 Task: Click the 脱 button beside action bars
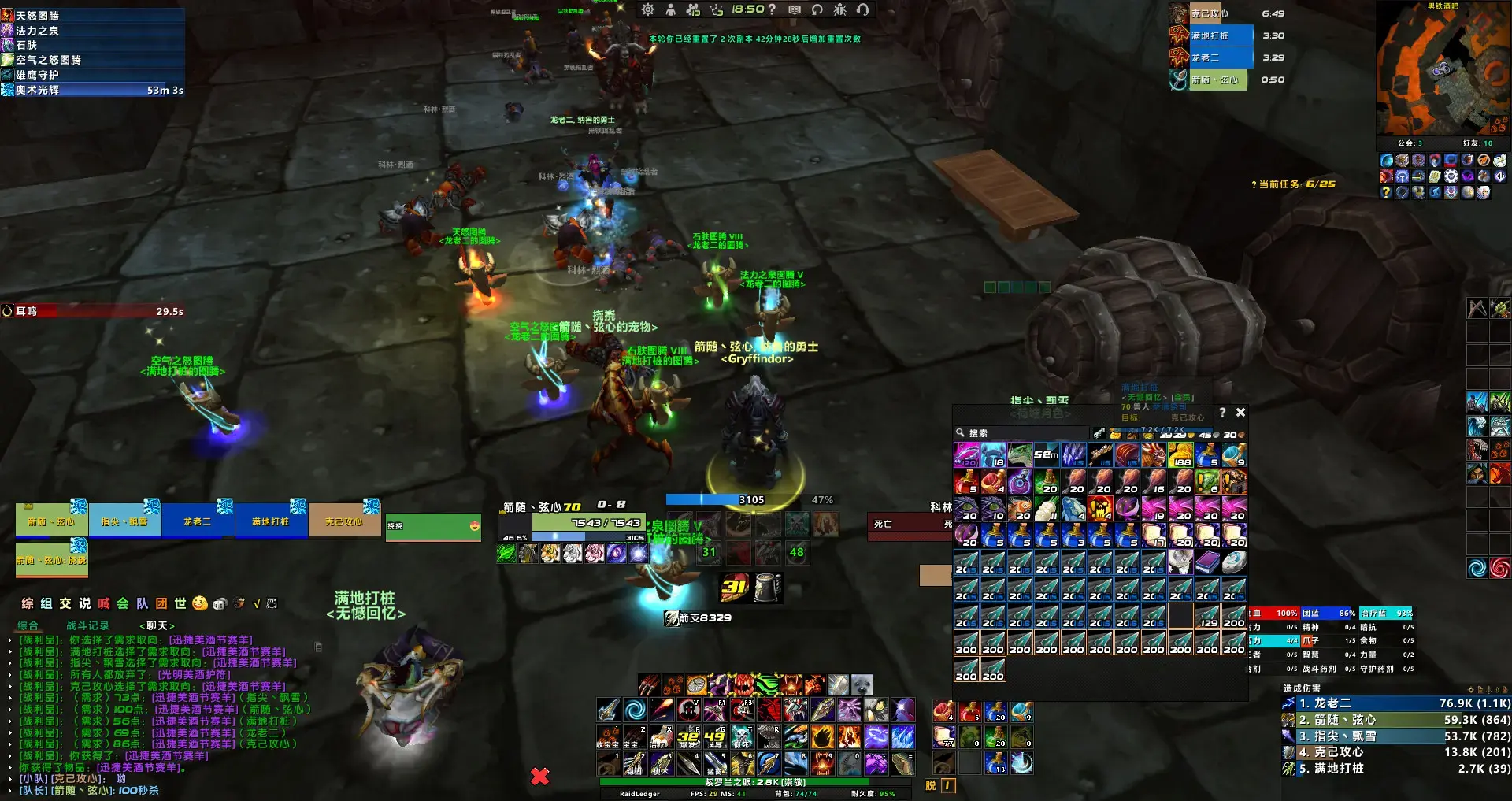click(931, 785)
